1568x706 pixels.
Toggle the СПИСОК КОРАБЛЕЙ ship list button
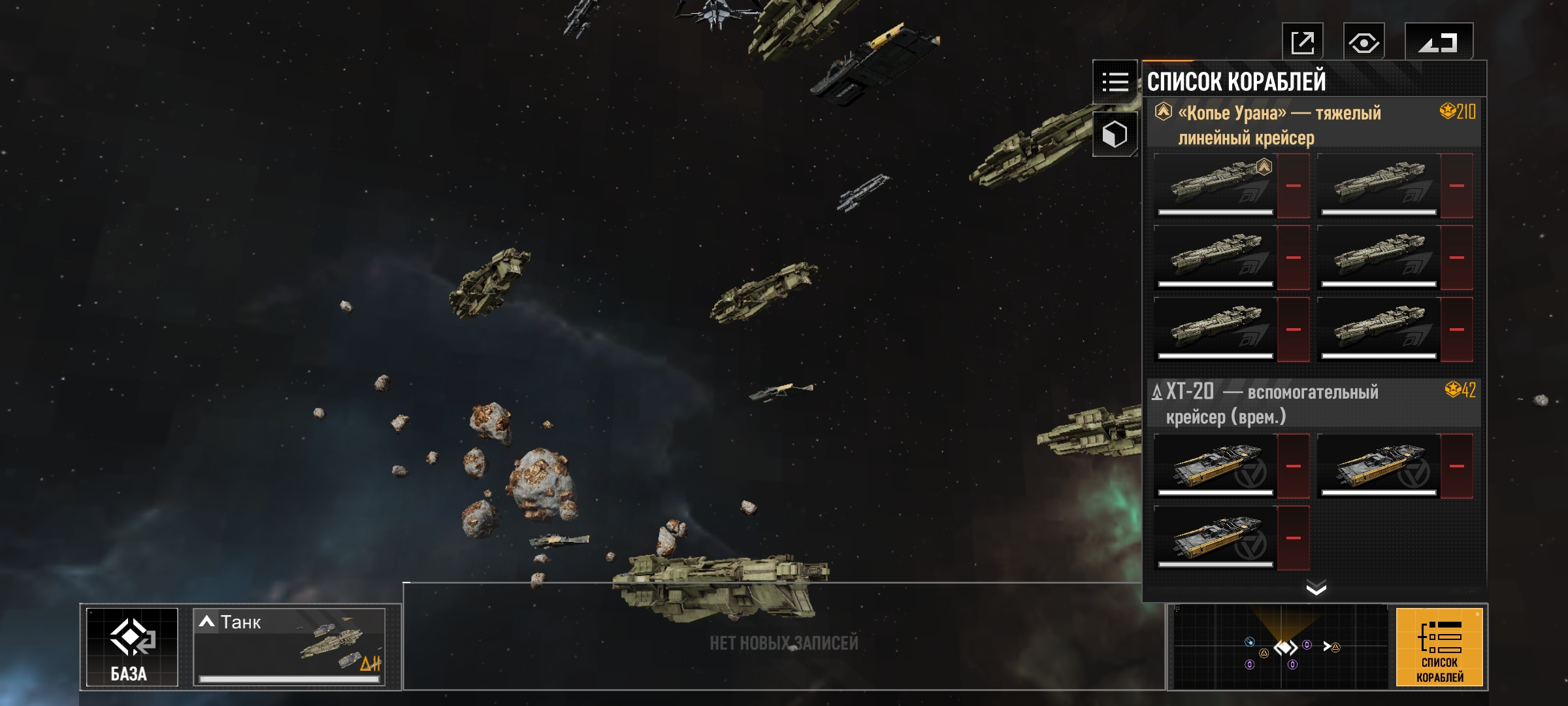pos(1439,647)
